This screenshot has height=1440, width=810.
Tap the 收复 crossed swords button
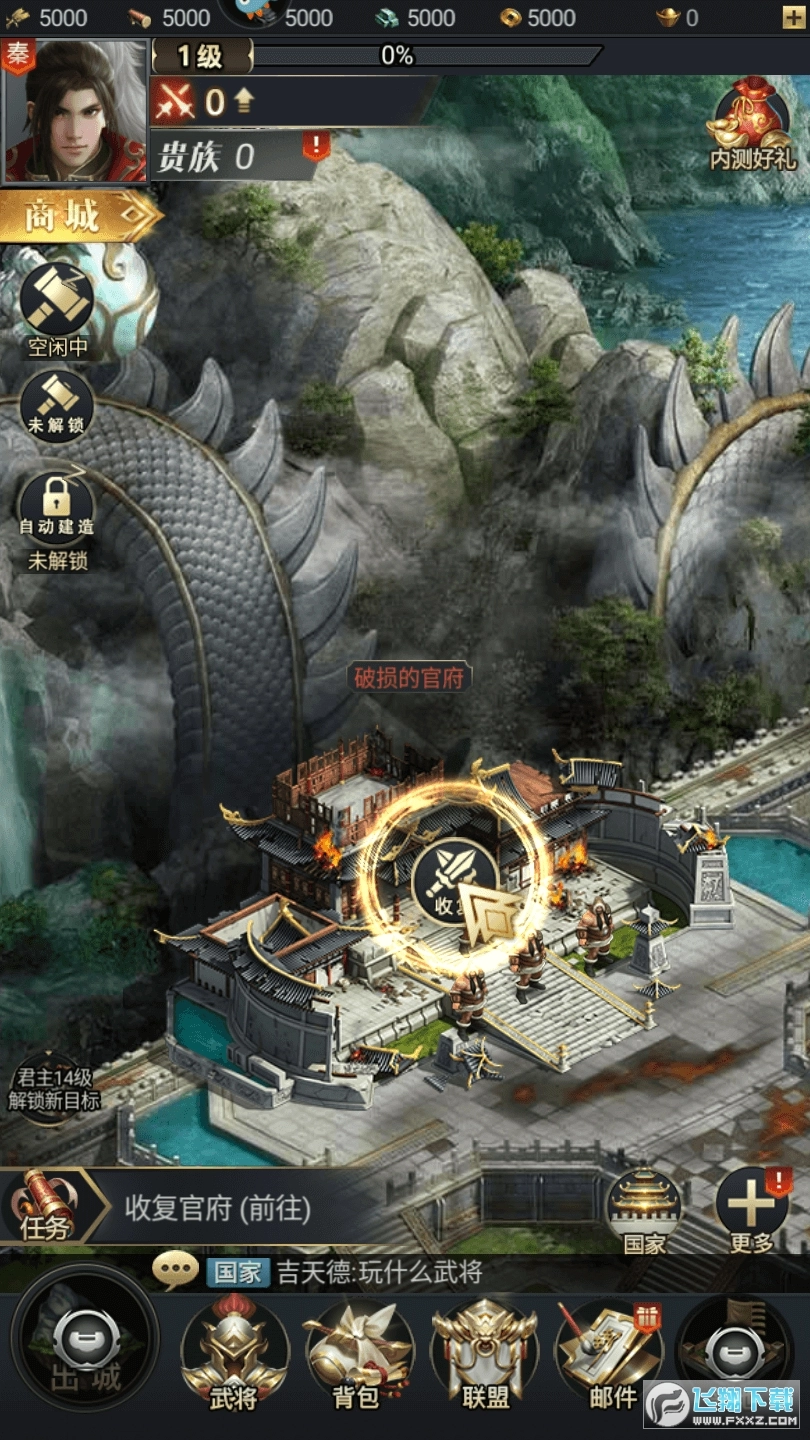pos(454,877)
